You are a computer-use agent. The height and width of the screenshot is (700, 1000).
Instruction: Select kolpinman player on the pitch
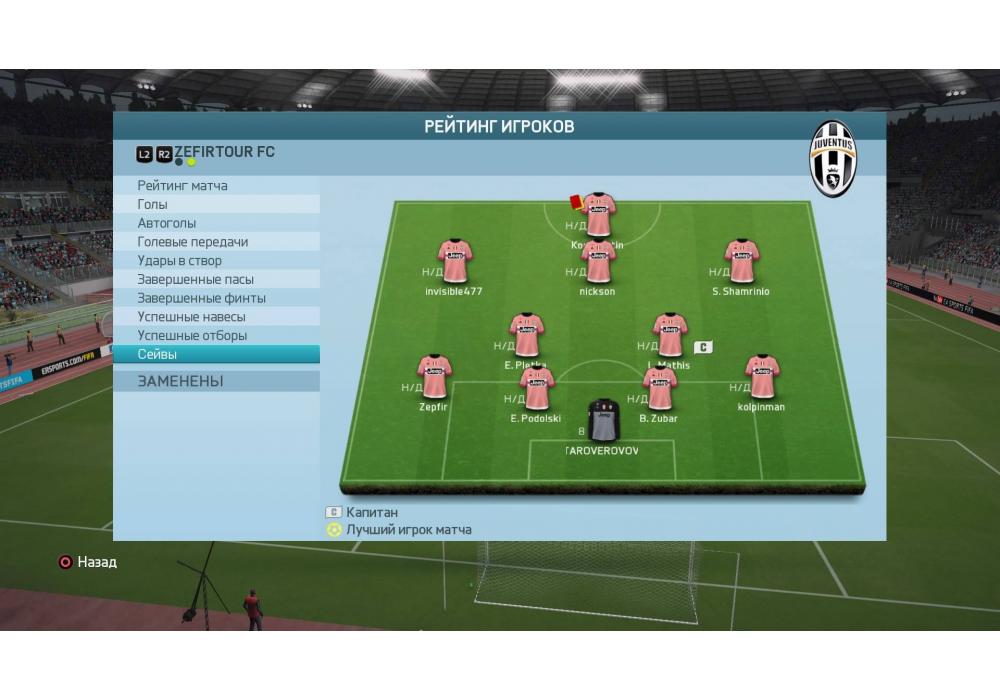click(x=761, y=377)
